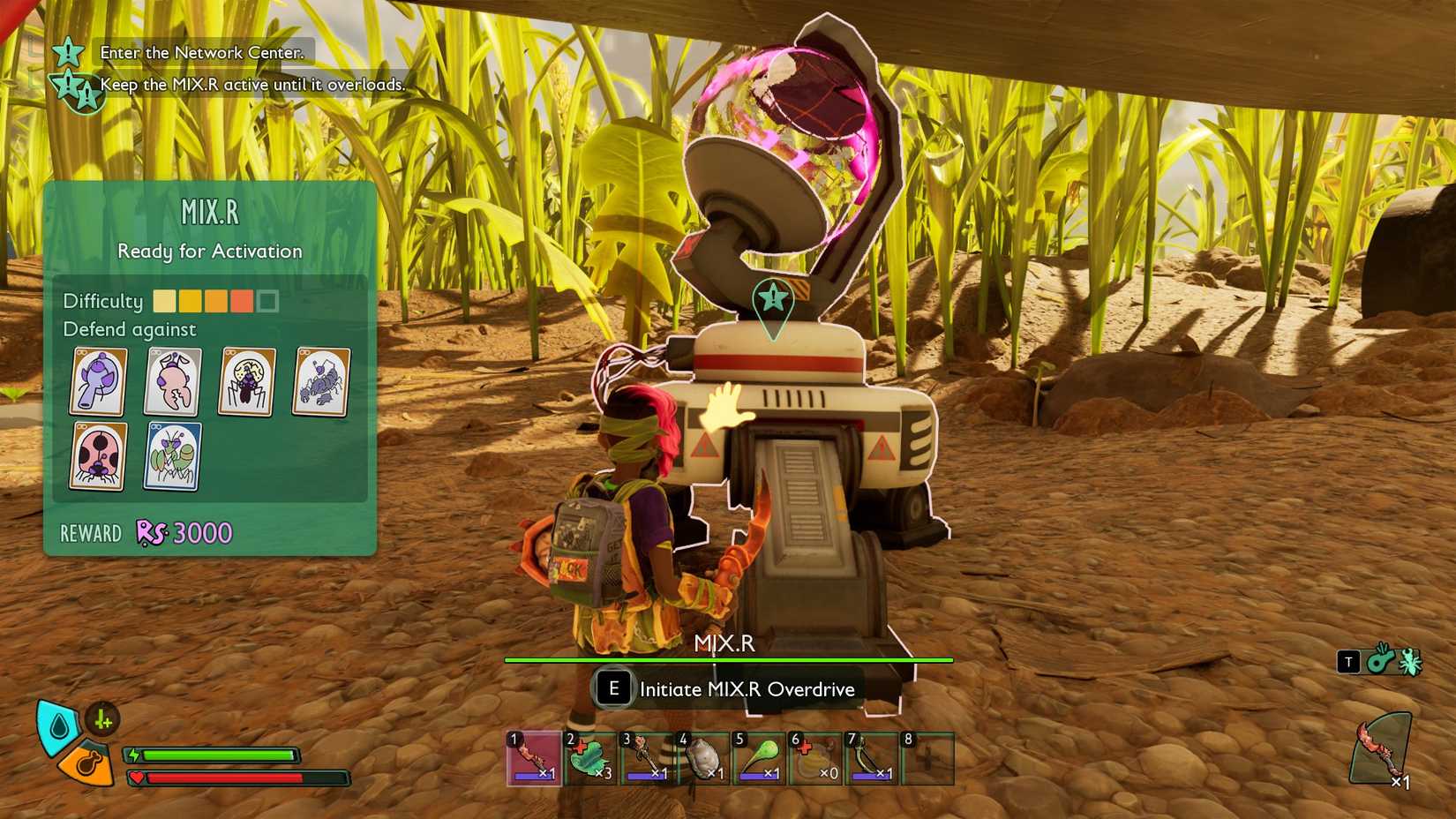Choose the staff weapon in hotbar slot 3
This screenshot has width=1456, height=819.
647,758
